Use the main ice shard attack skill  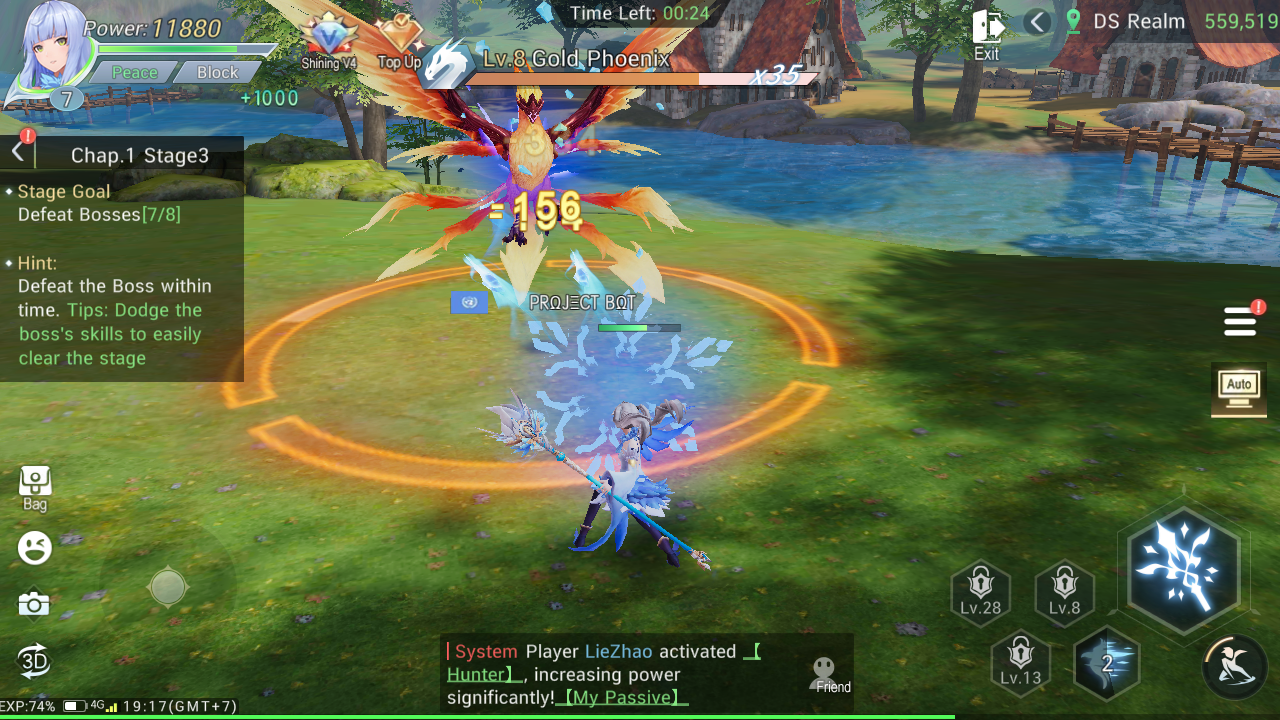pyautogui.click(x=1183, y=567)
